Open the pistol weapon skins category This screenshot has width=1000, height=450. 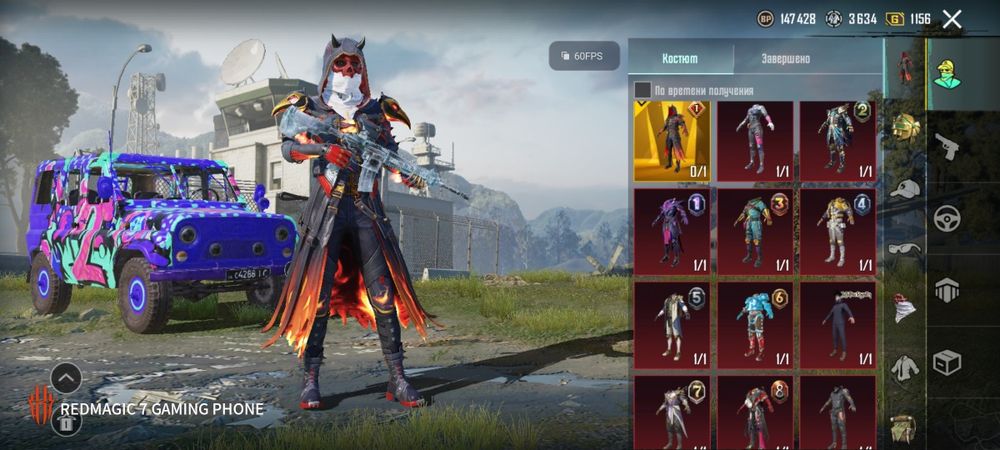946,146
